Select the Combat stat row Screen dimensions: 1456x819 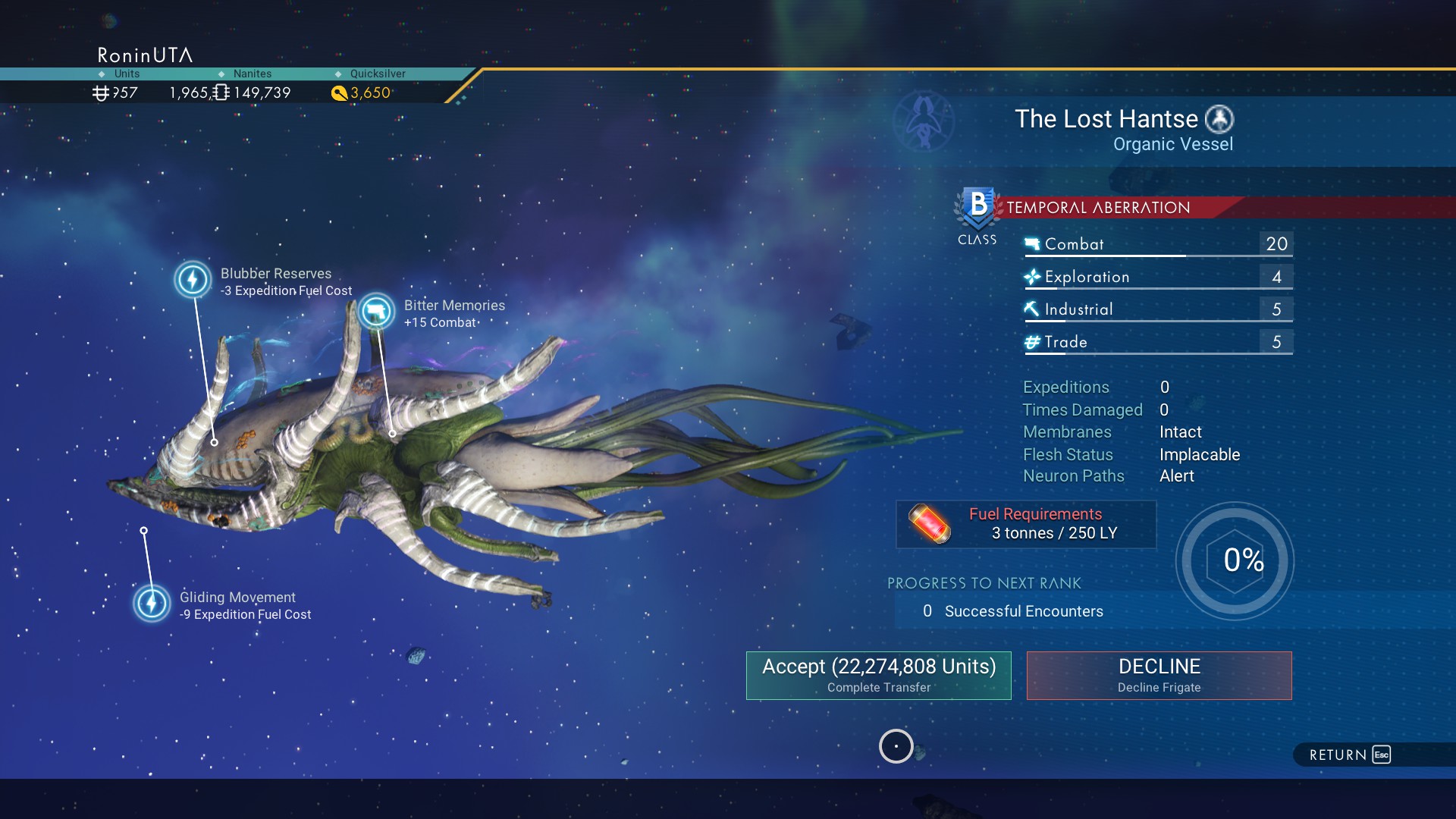pos(1157,244)
